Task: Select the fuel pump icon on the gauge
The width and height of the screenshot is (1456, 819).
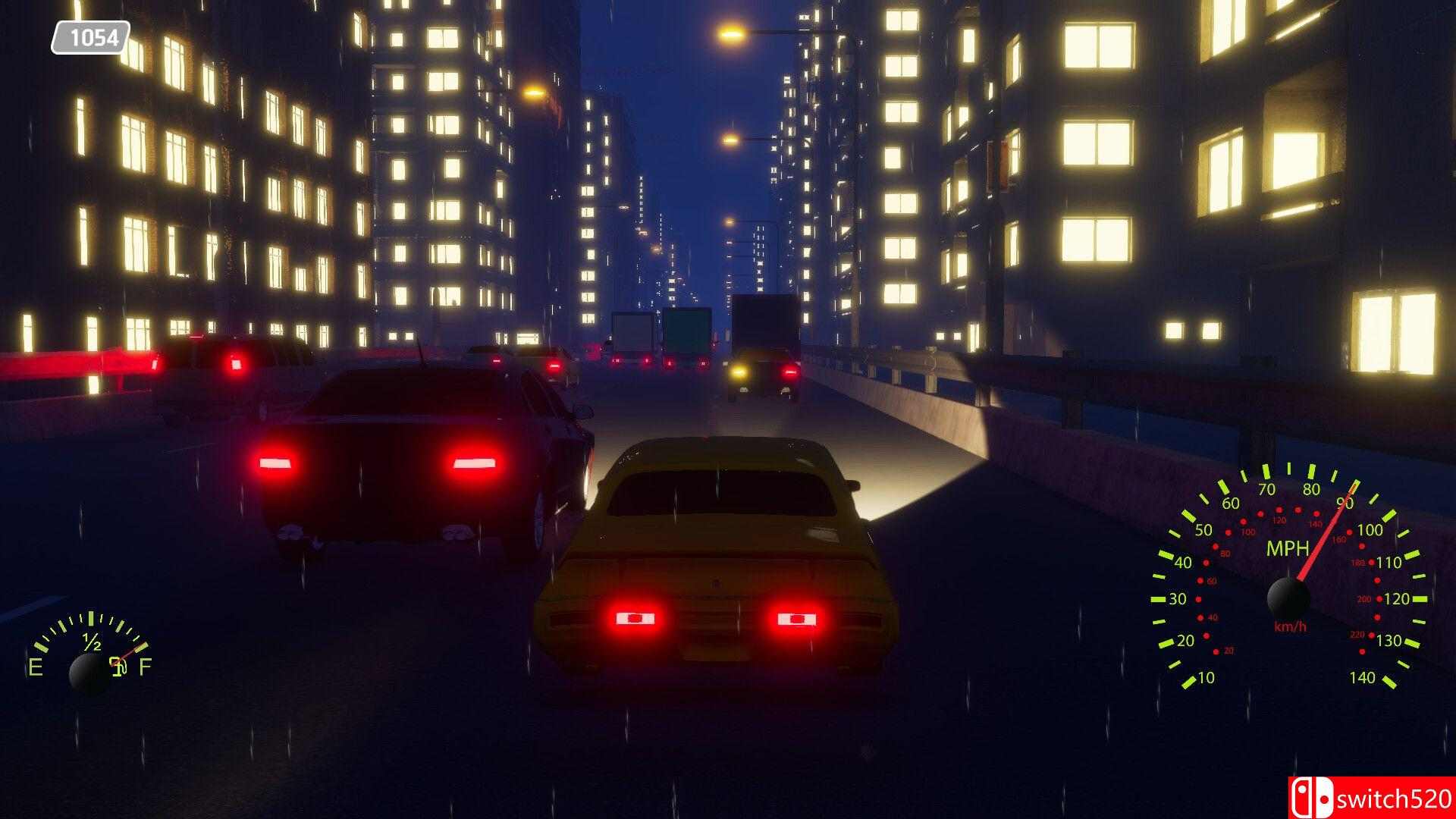Action: [x=119, y=667]
